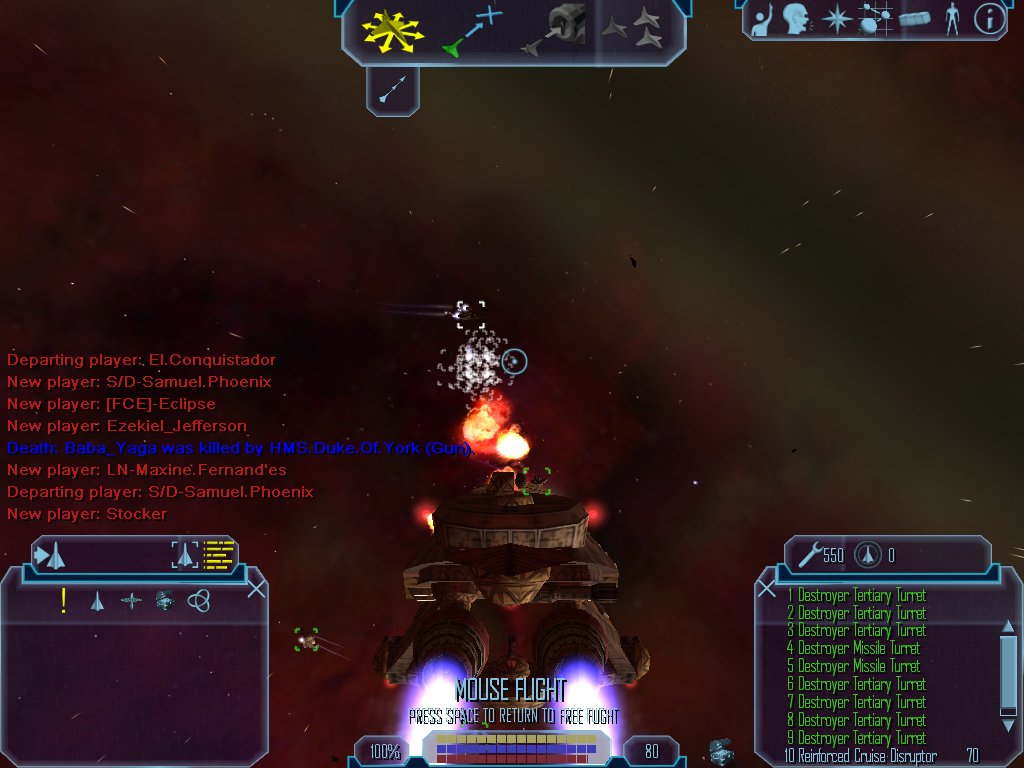Activate the Go To maneuver icon
Image resolution: width=1024 pixels, height=768 pixels.
(x=472, y=30)
